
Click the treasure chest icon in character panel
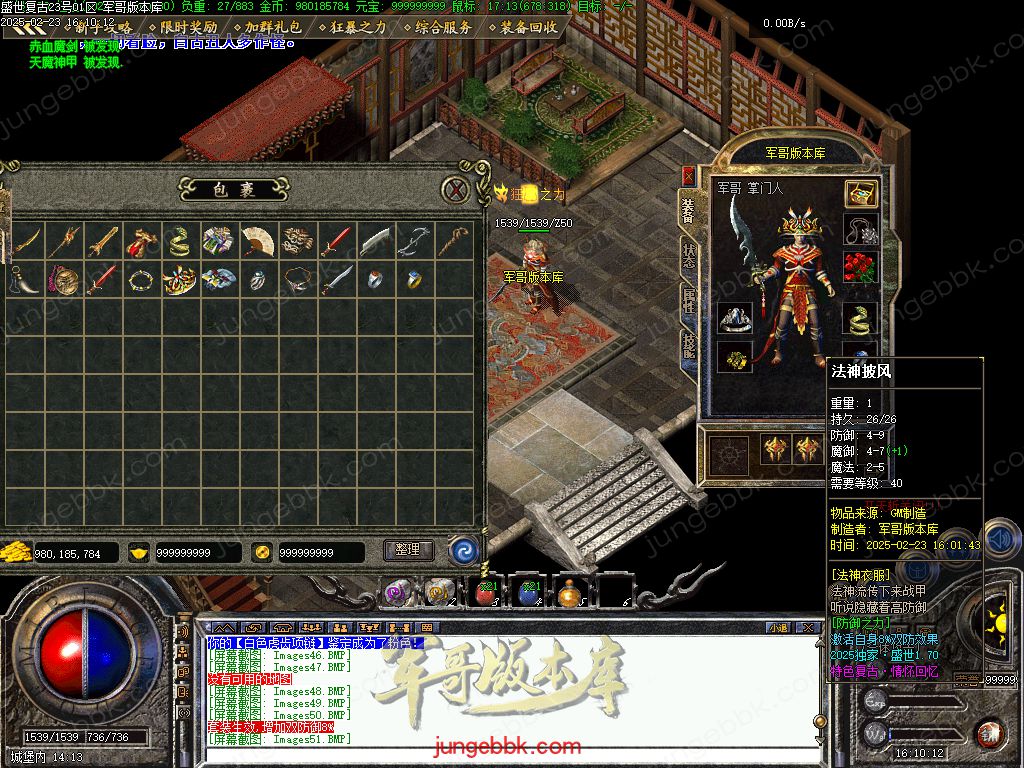[x=860, y=194]
